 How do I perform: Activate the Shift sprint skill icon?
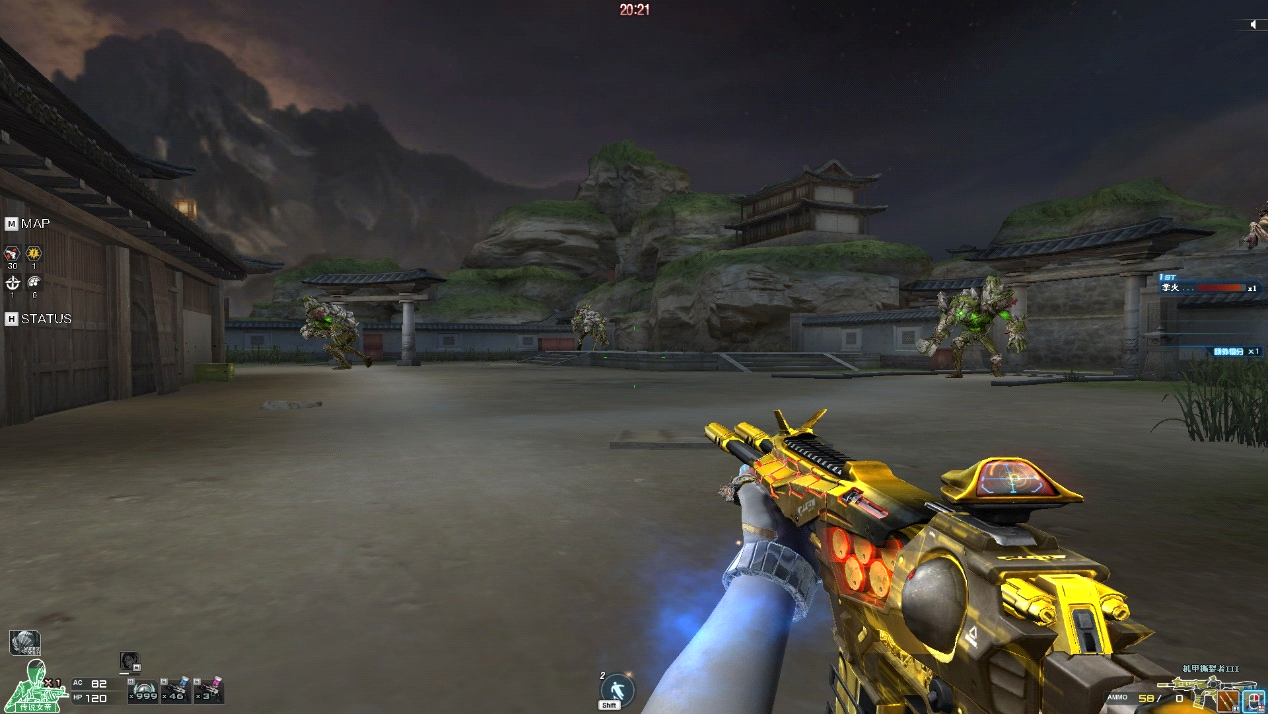(x=618, y=690)
